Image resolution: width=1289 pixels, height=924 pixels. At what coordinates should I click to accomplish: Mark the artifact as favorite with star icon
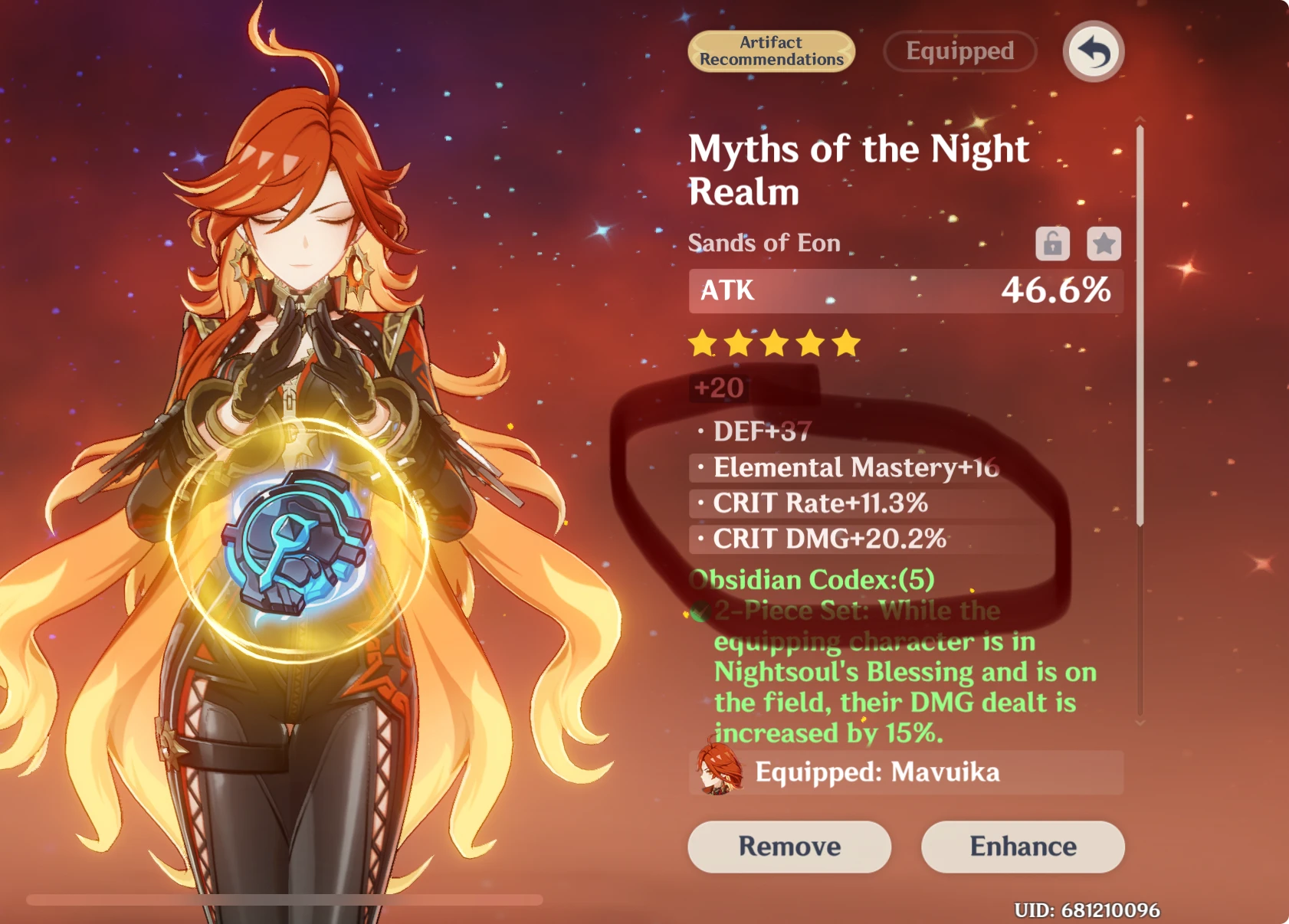pos(1102,244)
